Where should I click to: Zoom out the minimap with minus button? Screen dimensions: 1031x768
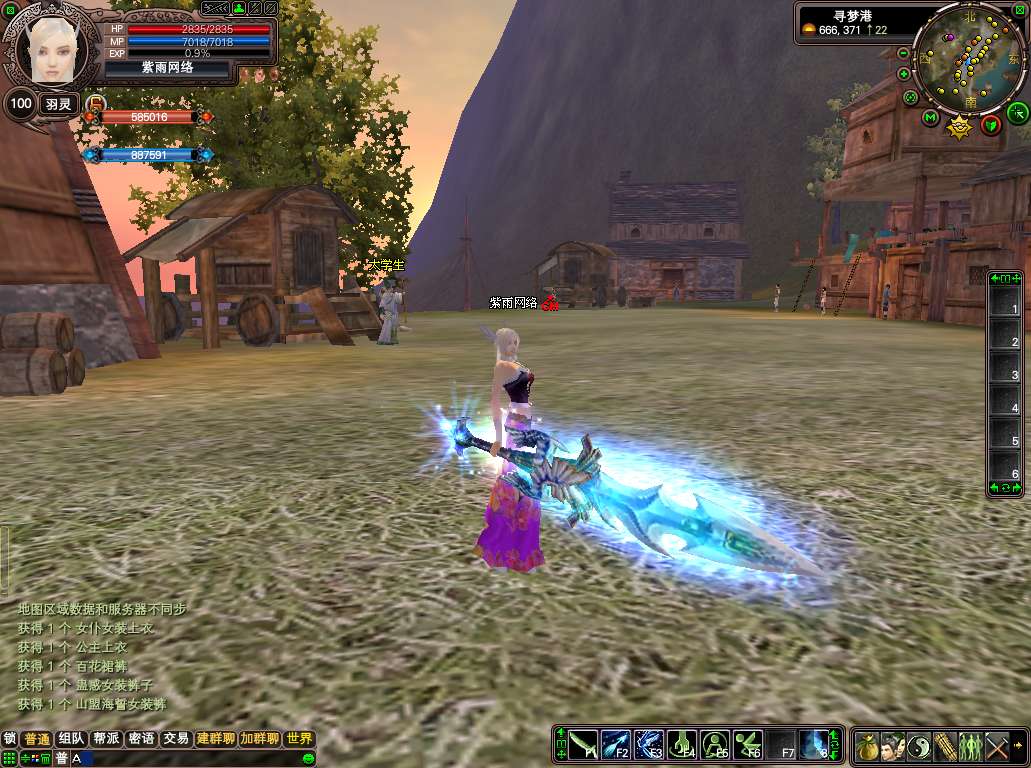(904, 53)
